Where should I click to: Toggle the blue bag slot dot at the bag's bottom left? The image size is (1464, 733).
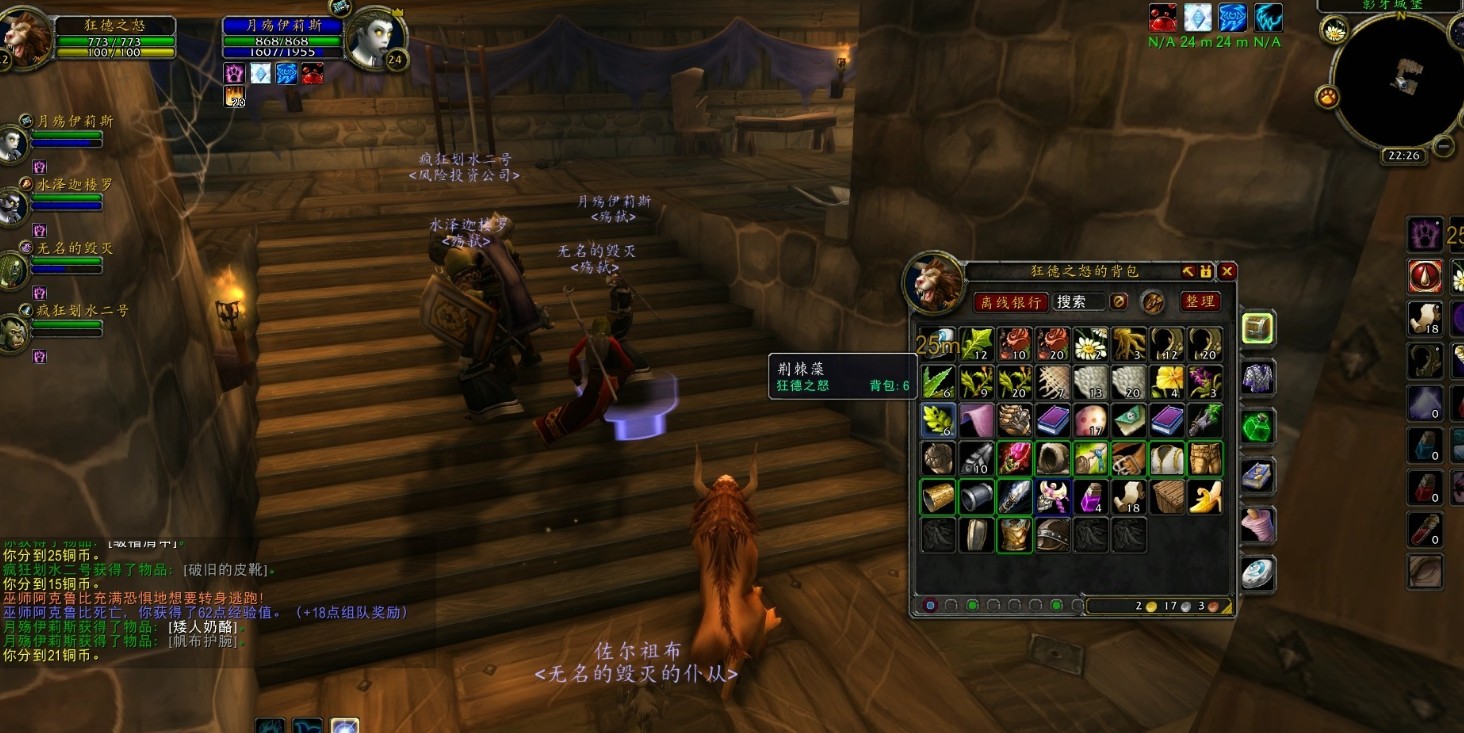(x=930, y=605)
